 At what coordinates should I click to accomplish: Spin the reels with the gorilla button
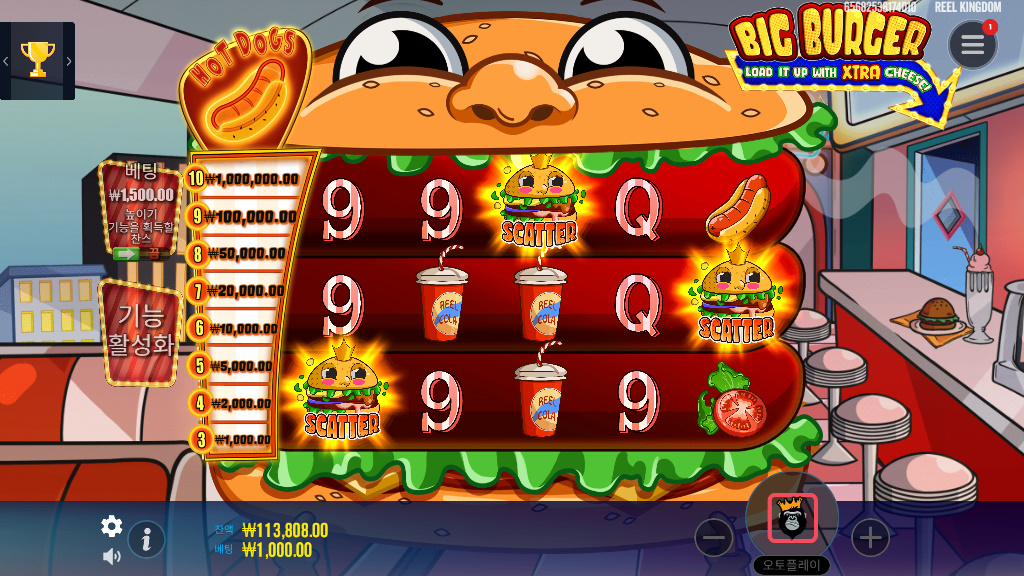coord(792,518)
